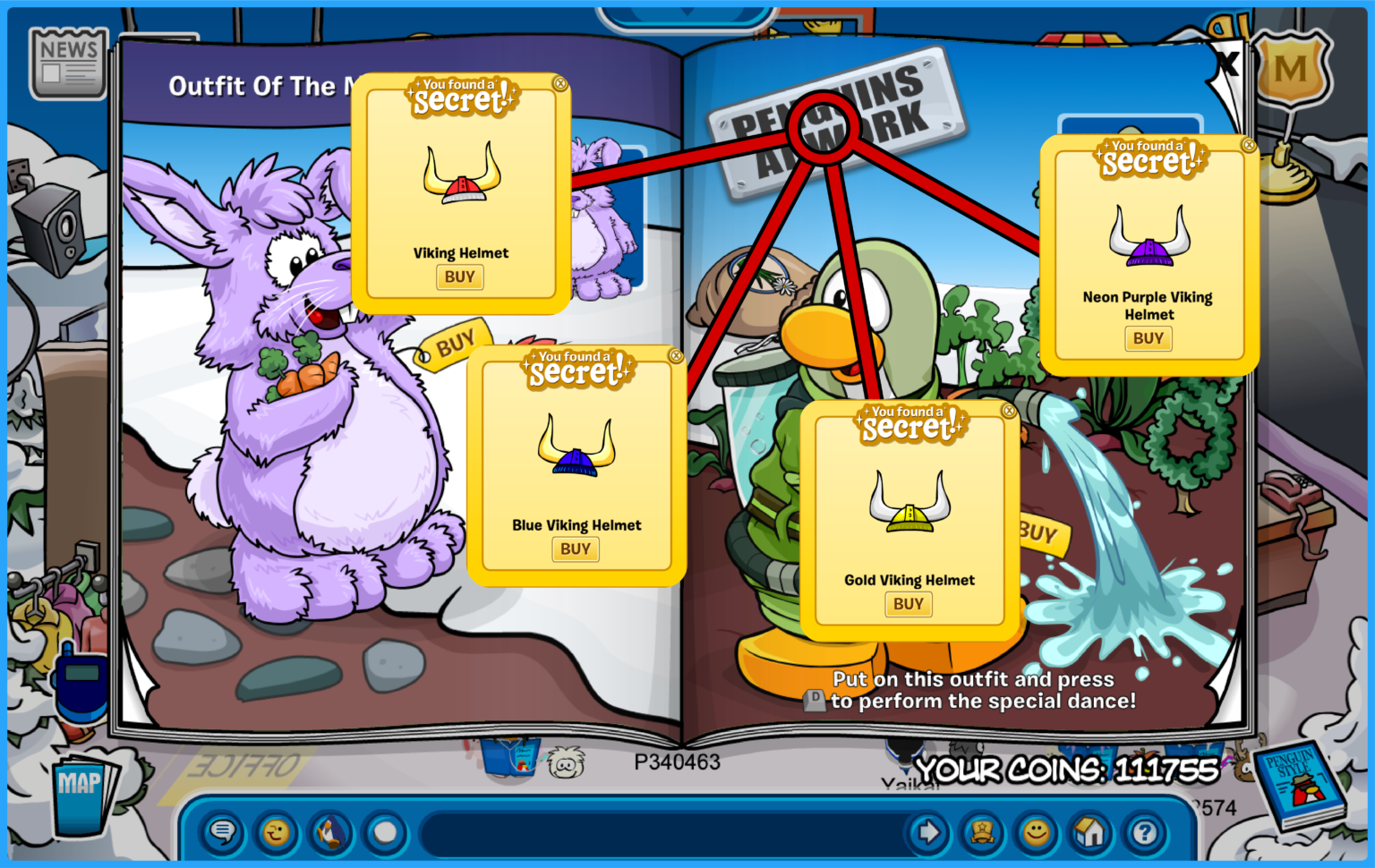Select the chat bubble icon in the toolbar

click(222, 833)
